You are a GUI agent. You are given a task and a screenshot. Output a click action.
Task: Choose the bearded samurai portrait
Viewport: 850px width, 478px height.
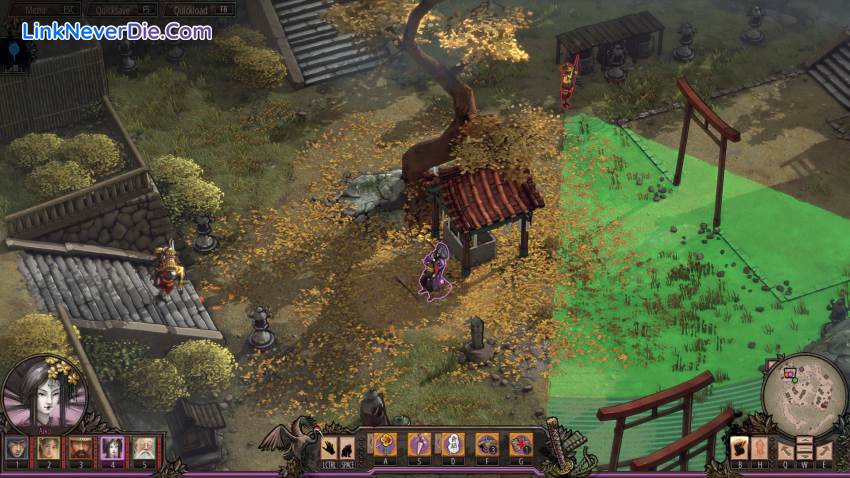point(81,448)
